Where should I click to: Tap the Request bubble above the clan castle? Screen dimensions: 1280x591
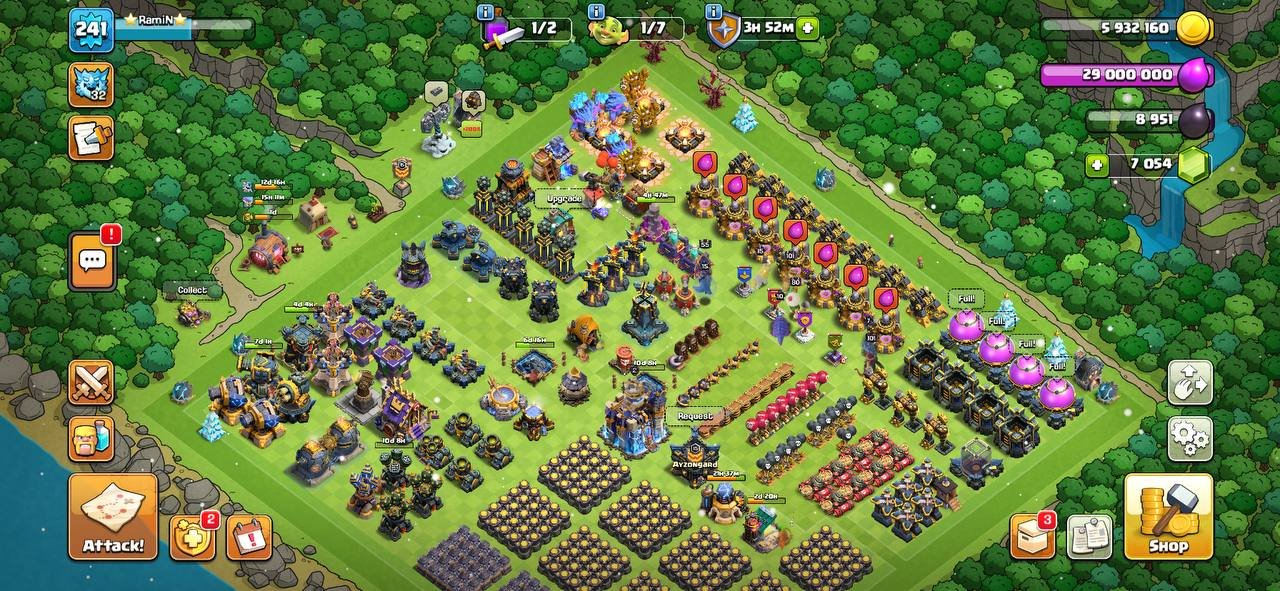pyautogui.click(x=695, y=416)
